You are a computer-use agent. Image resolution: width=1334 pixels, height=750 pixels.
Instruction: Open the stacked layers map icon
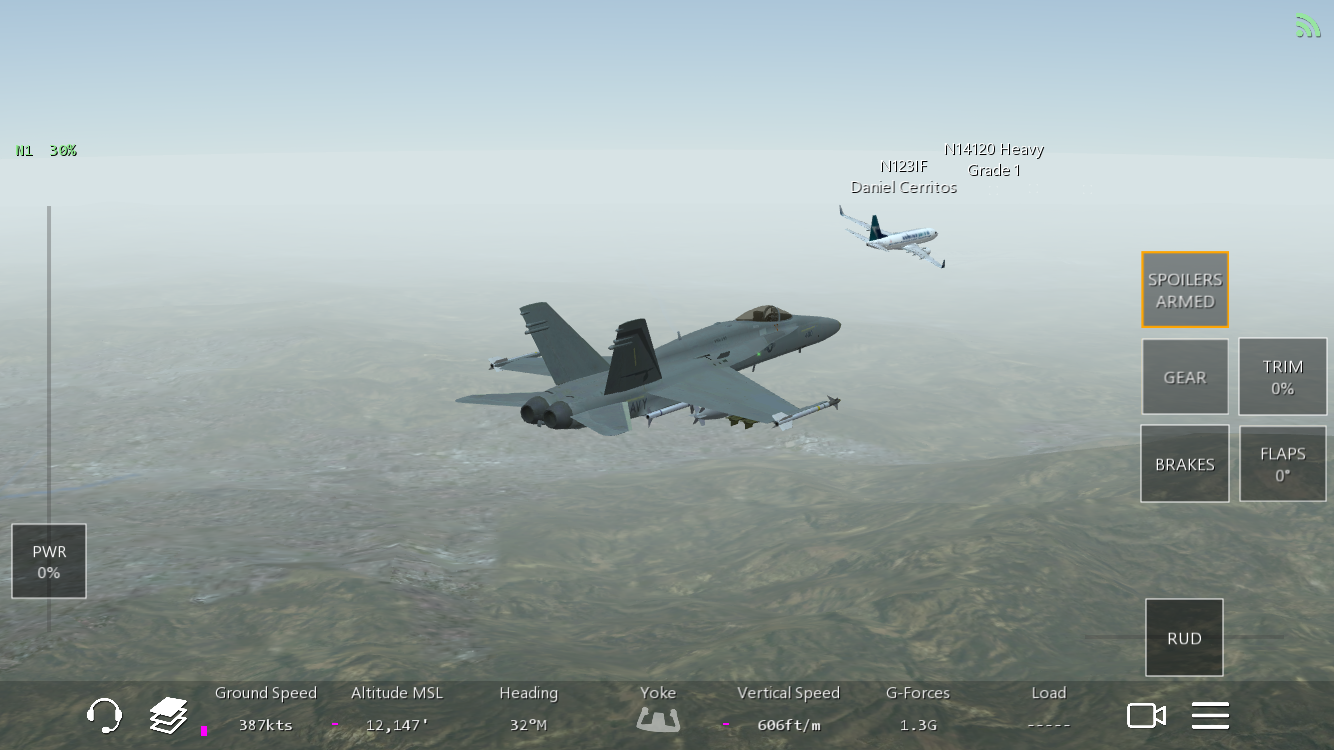point(169,715)
